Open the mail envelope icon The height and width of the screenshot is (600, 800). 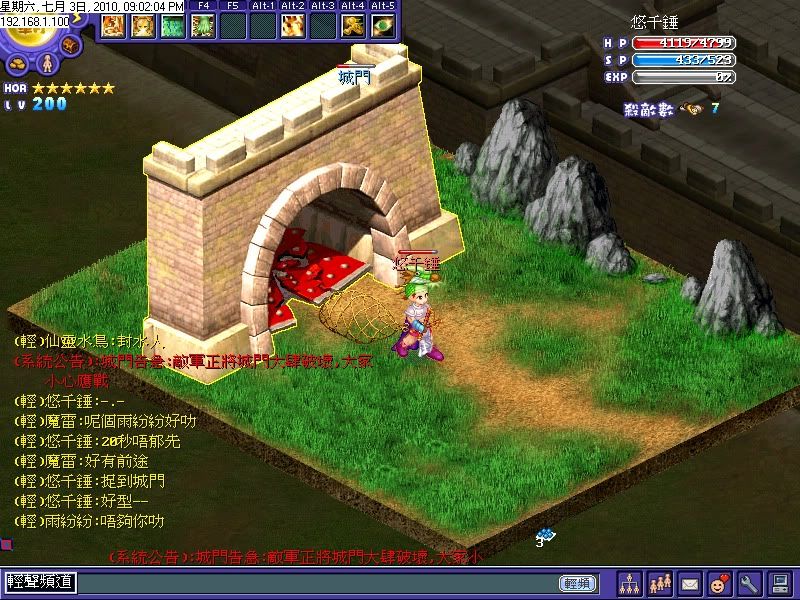(x=689, y=582)
